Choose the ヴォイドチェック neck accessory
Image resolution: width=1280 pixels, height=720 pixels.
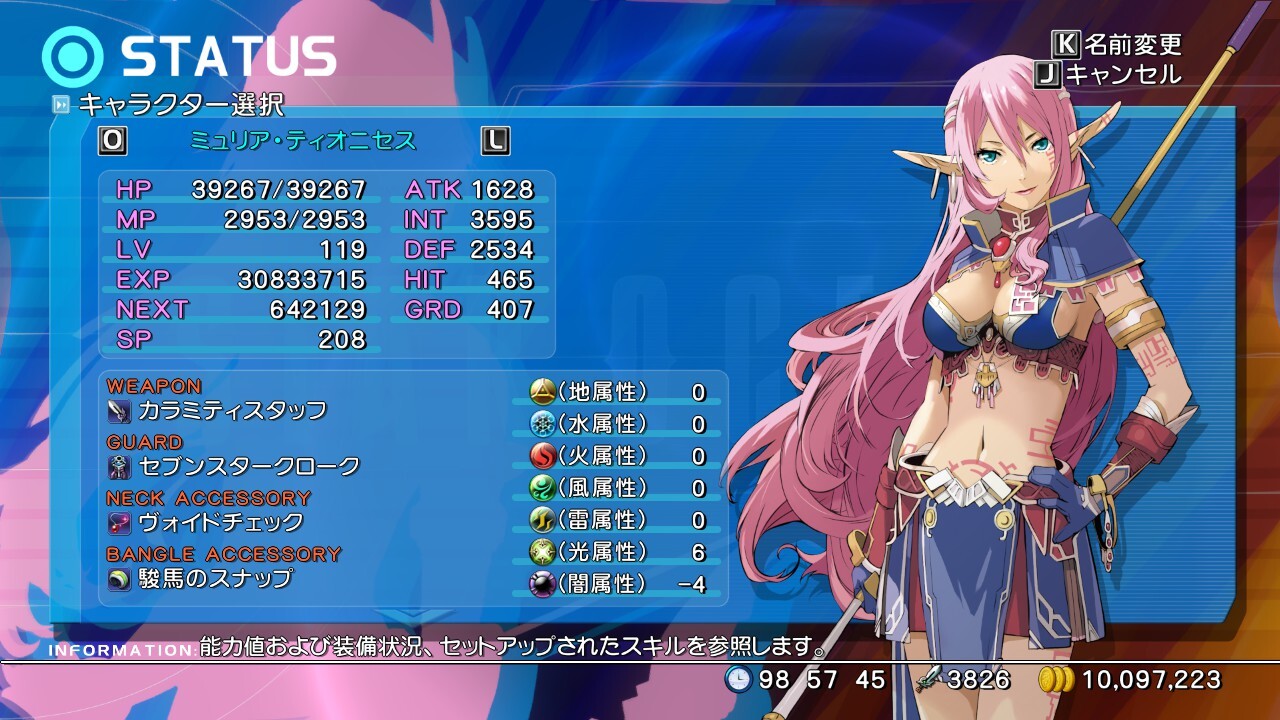pyautogui.click(x=220, y=522)
